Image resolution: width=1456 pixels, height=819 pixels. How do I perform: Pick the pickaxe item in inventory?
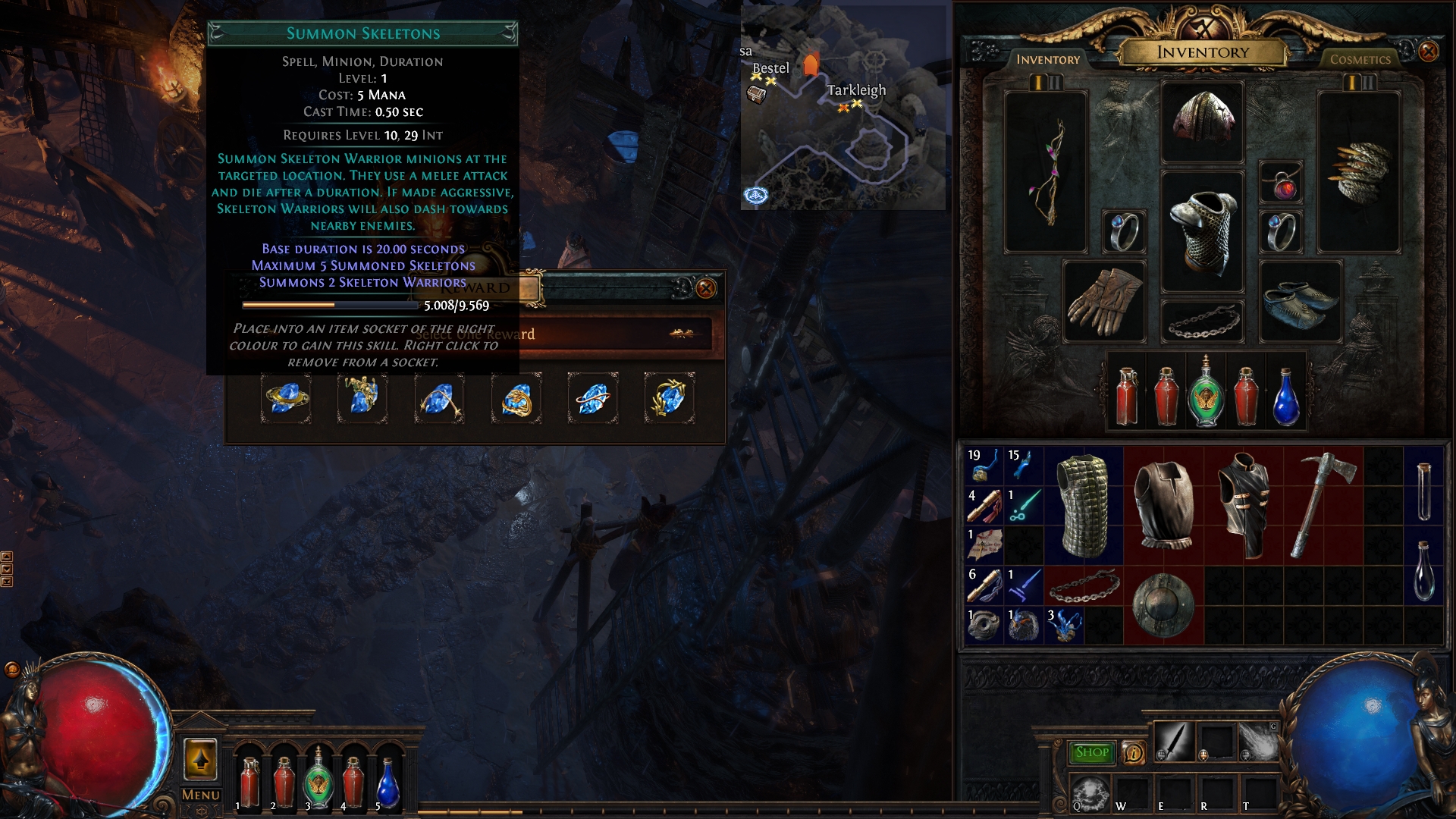click(1323, 504)
